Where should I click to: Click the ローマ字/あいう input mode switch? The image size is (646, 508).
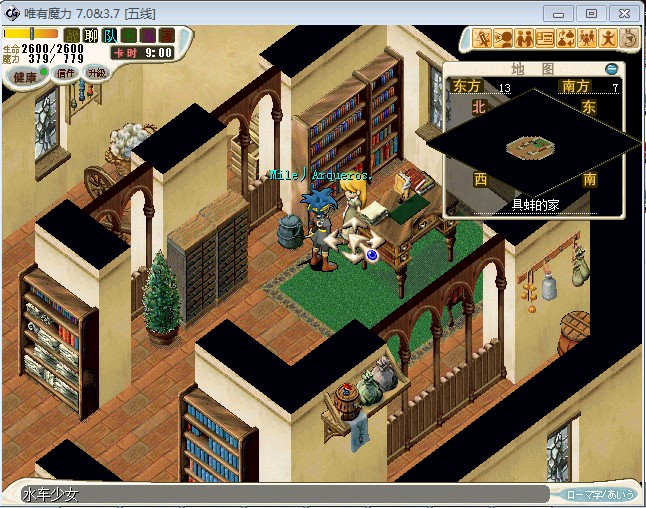(x=599, y=494)
